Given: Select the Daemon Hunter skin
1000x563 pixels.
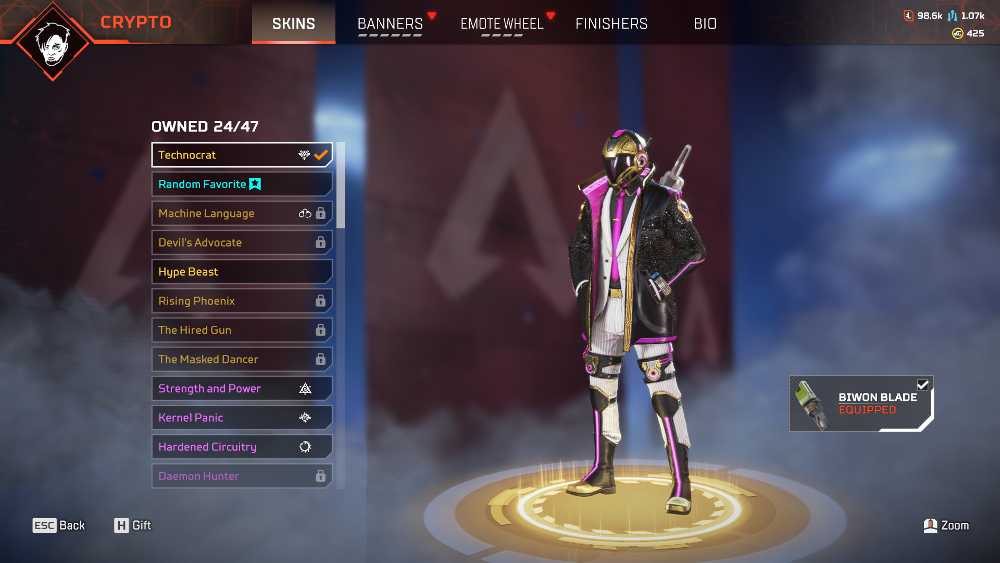Looking at the screenshot, I should (x=242, y=476).
